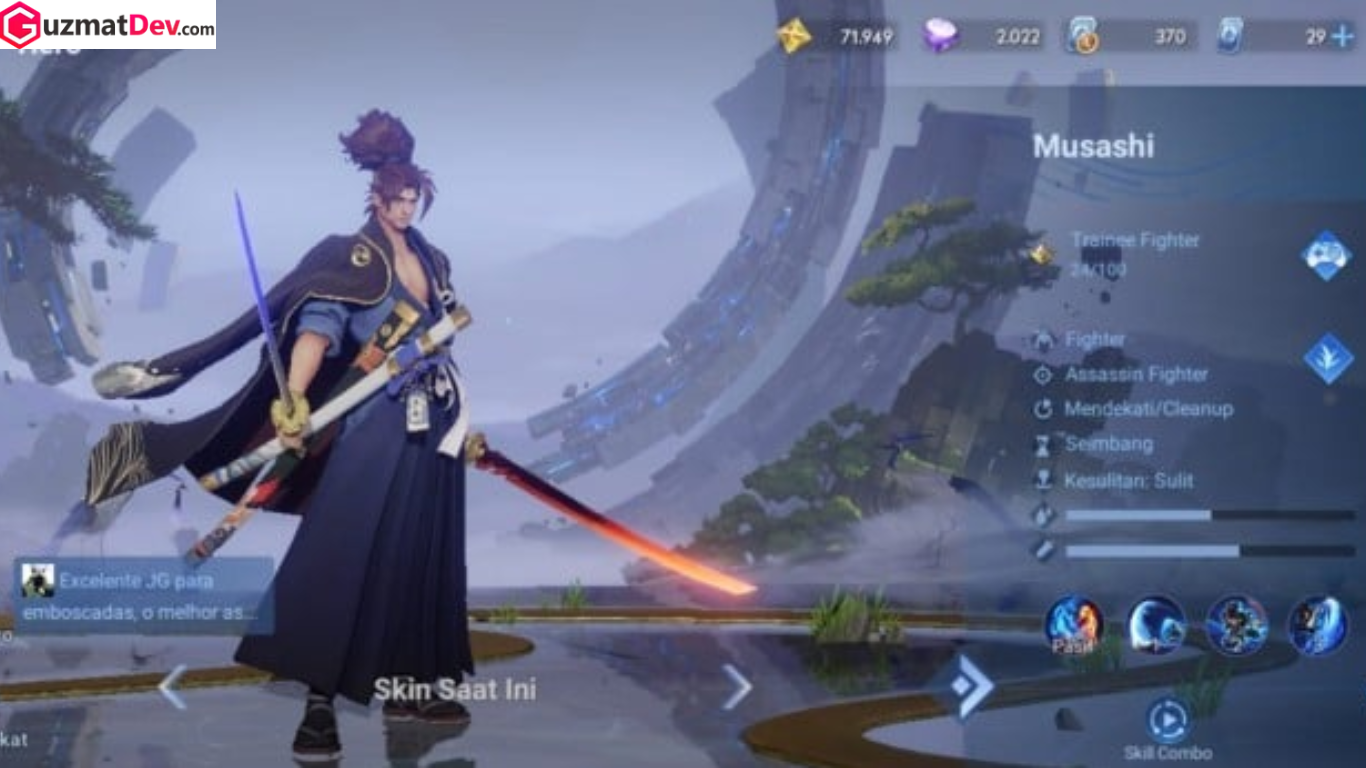Click the large double-chevron next hero button
This screenshot has width=1366, height=768.
970,686
